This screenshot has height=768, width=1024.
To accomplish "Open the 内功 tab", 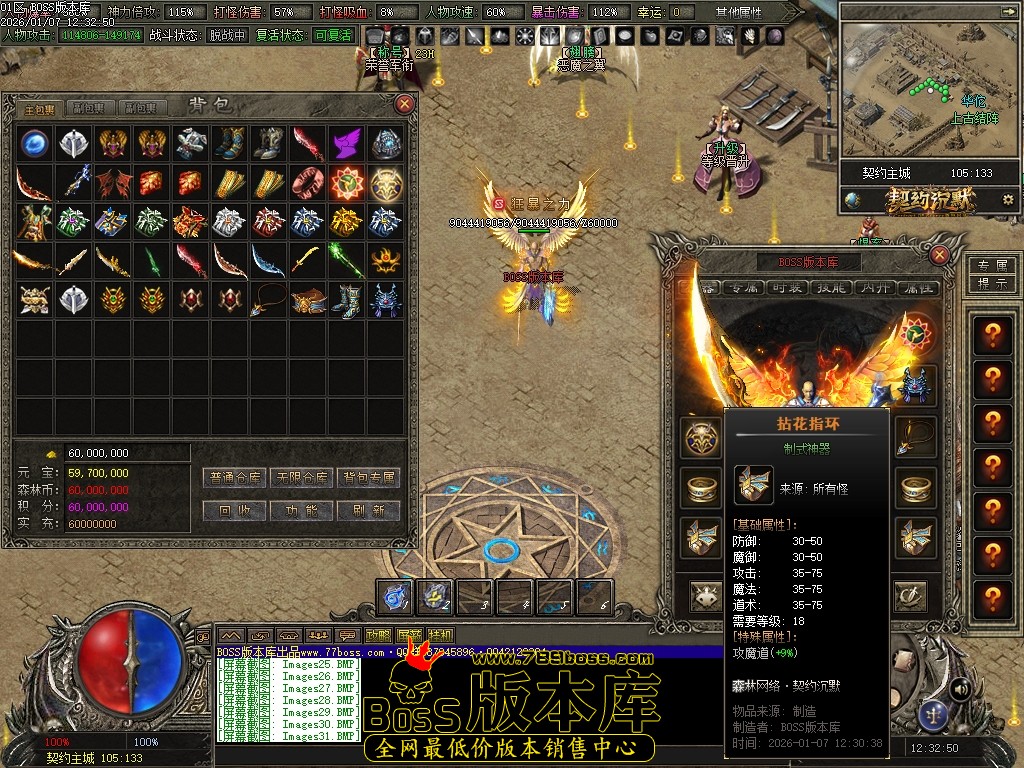I will coord(872,288).
